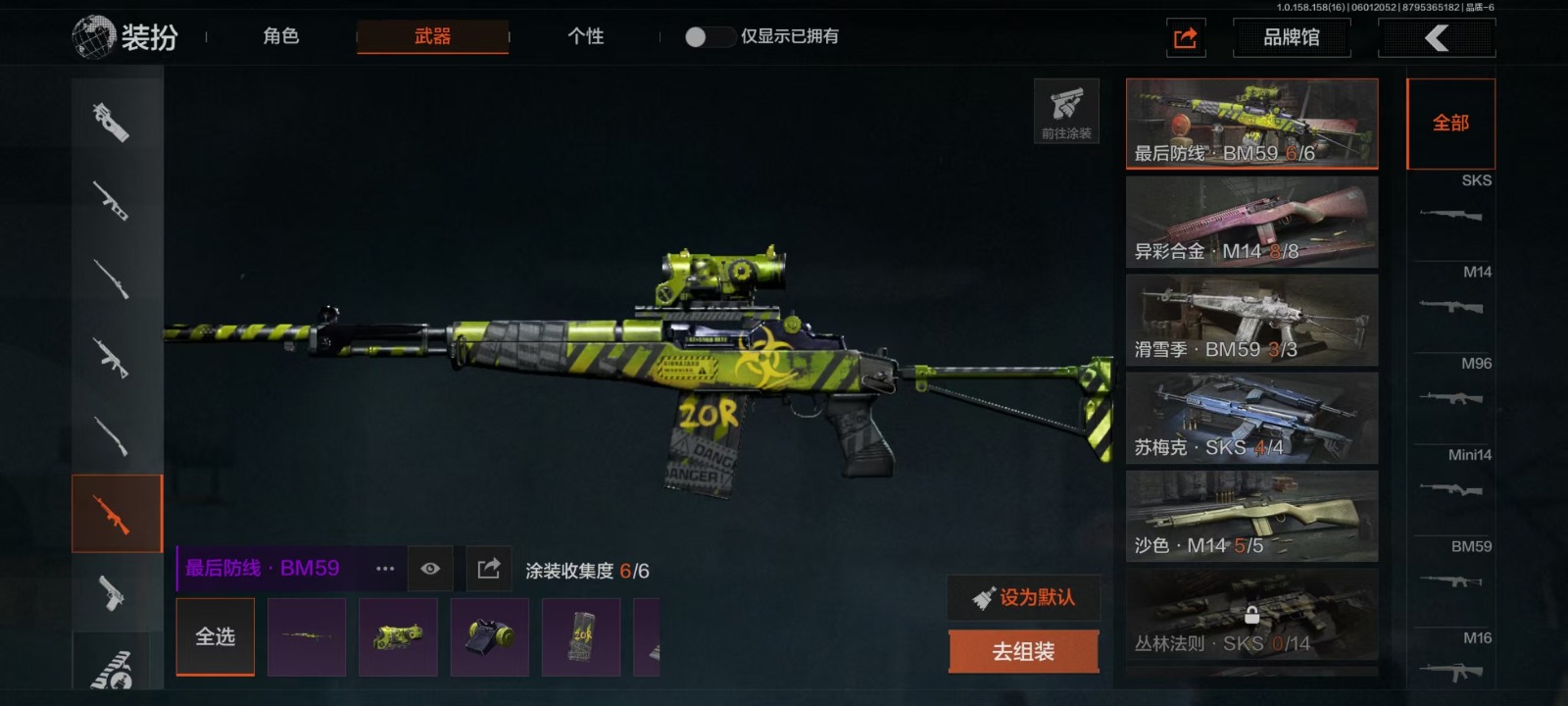Choose 全选 to select all parts
1568x706 pixels.
pyautogui.click(x=216, y=637)
